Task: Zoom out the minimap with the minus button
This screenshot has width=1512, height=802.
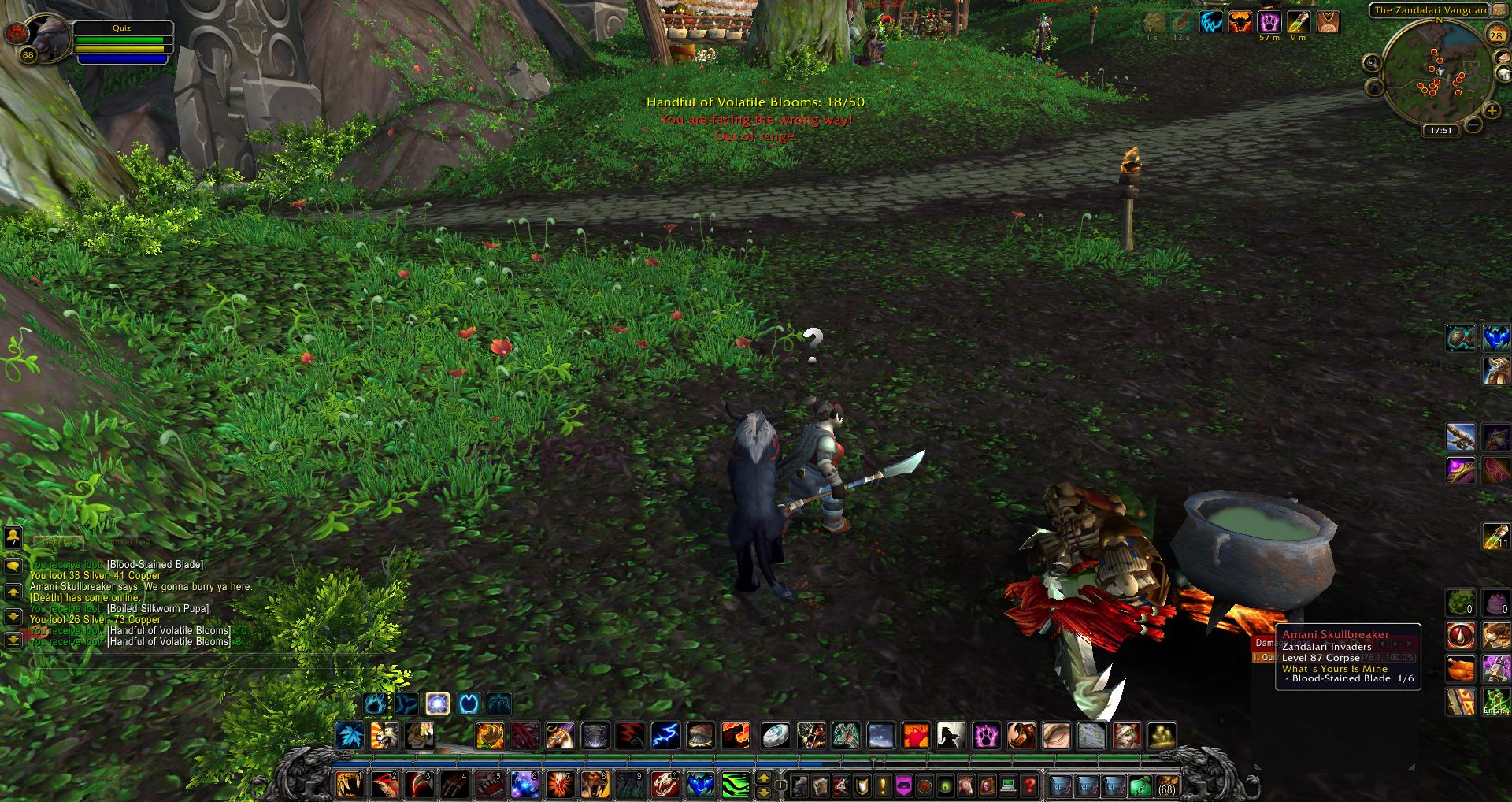Action: pos(1473,124)
